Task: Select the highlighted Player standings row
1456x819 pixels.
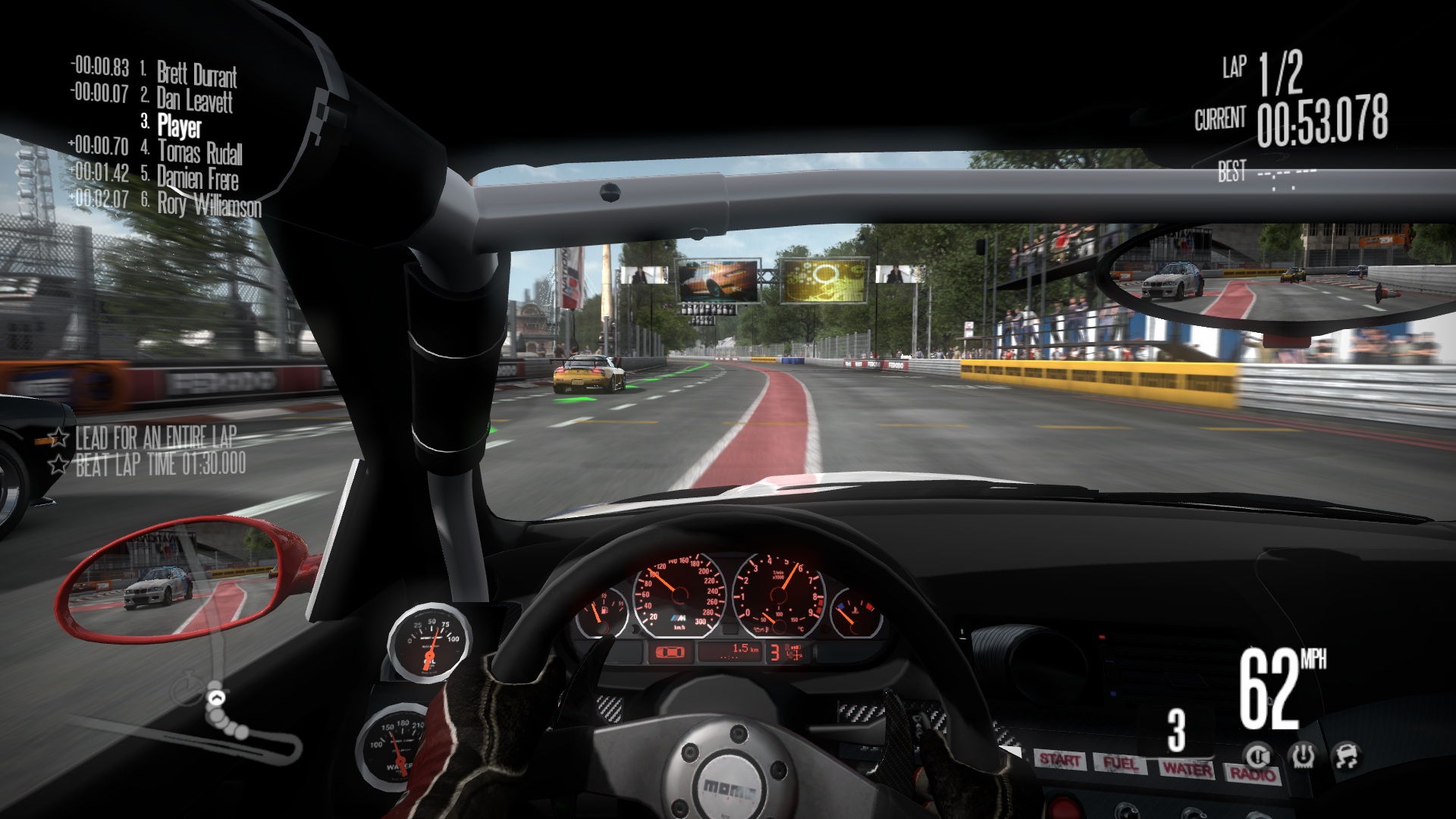Action: [x=179, y=125]
